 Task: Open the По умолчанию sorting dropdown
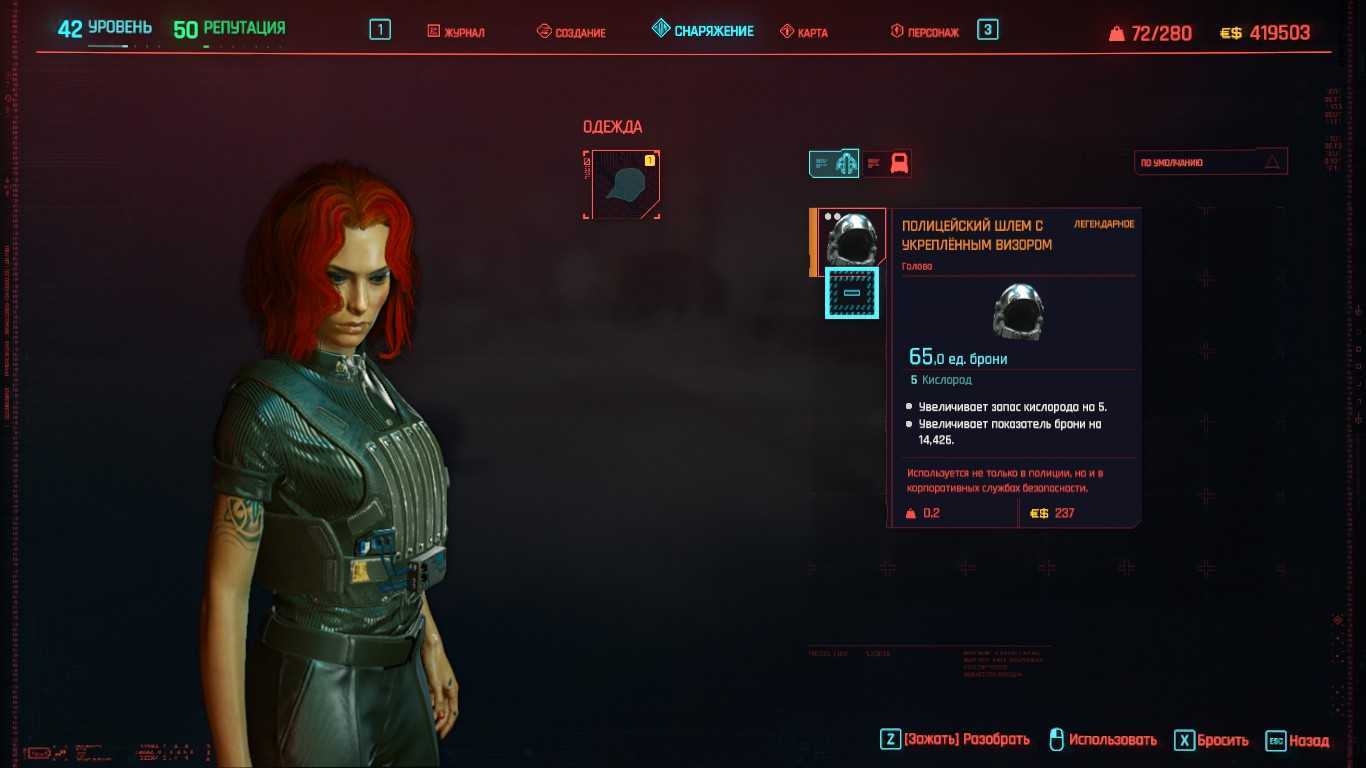click(1210, 162)
